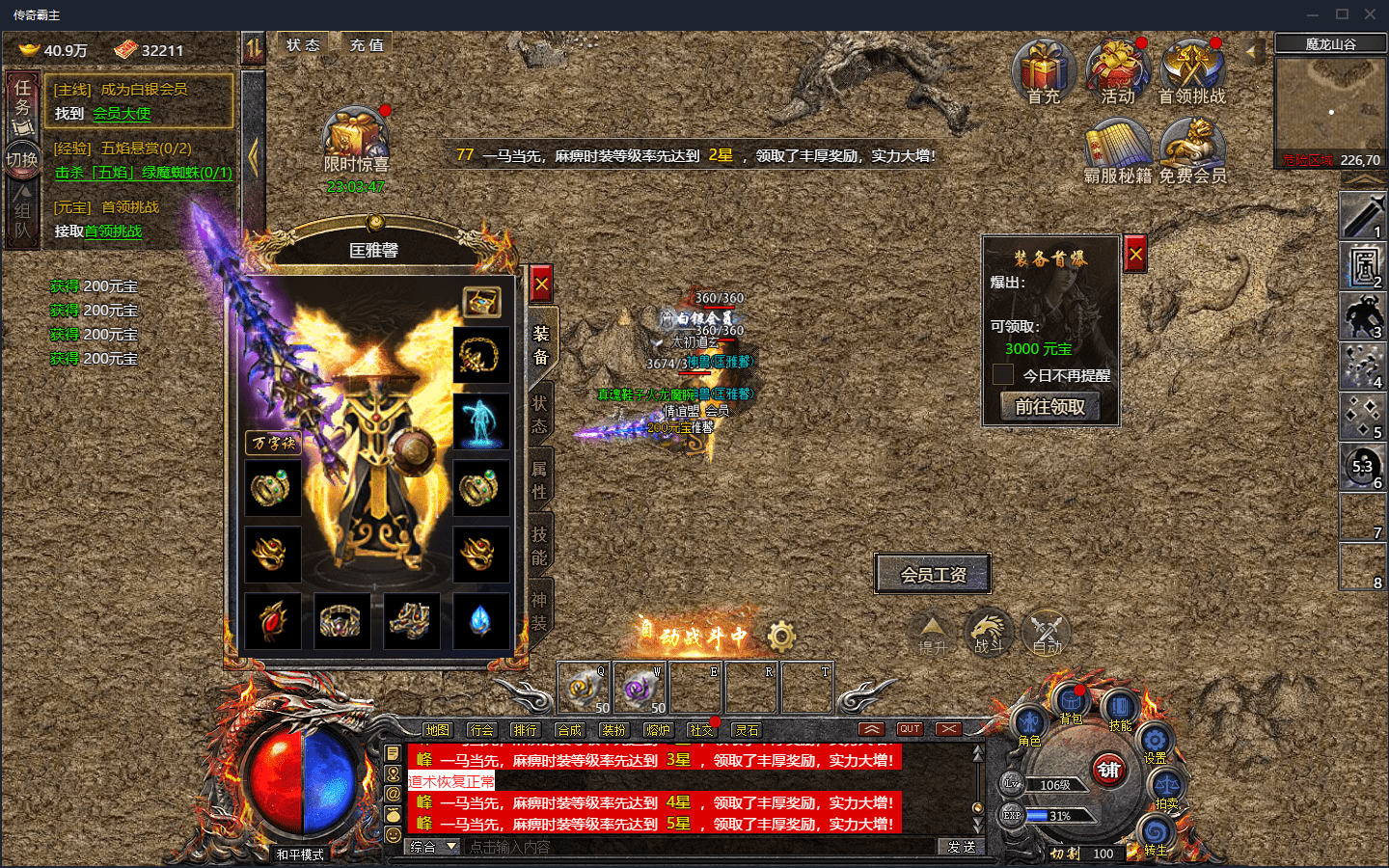Close the 装备首爆 popup
This screenshot has width=1389, height=868.
pos(1135,255)
